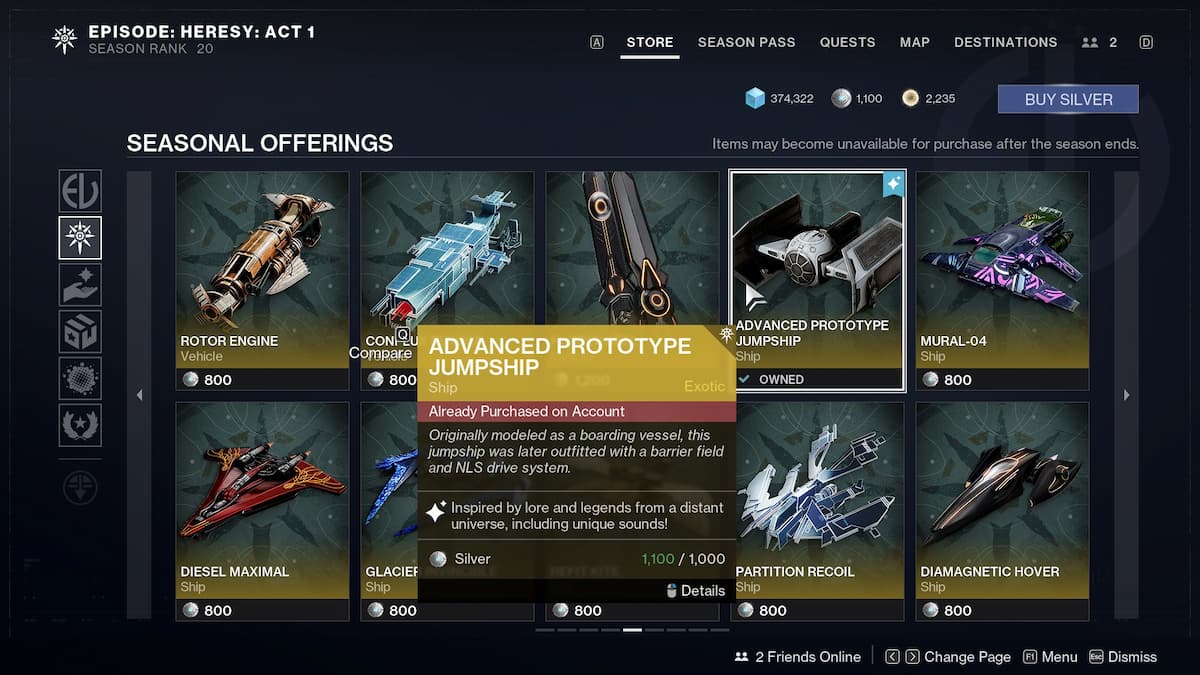Image resolution: width=1200 pixels, height=675 pixels.
Task: Choose the Diamagnetic Hover ship
Action: pyautogui.click(x=1002, y=511)
